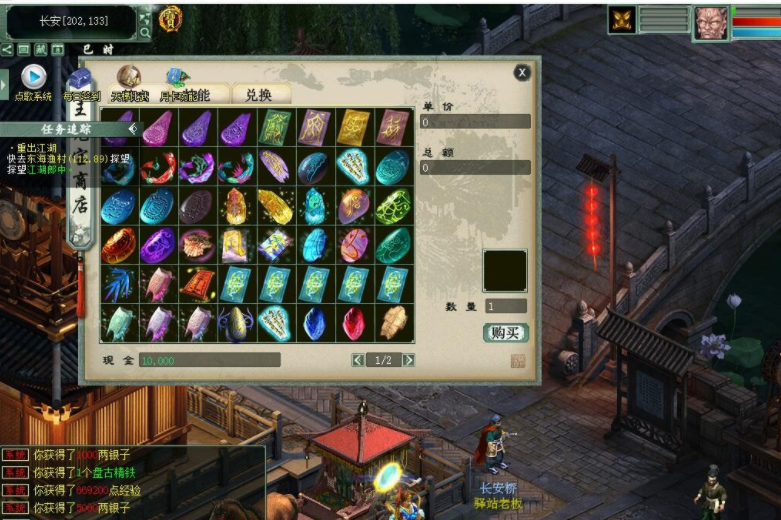The image size is (781, 520).
Task: Choose the orange red scroll item
Action: pyautogui.click(x=196, y=284)
